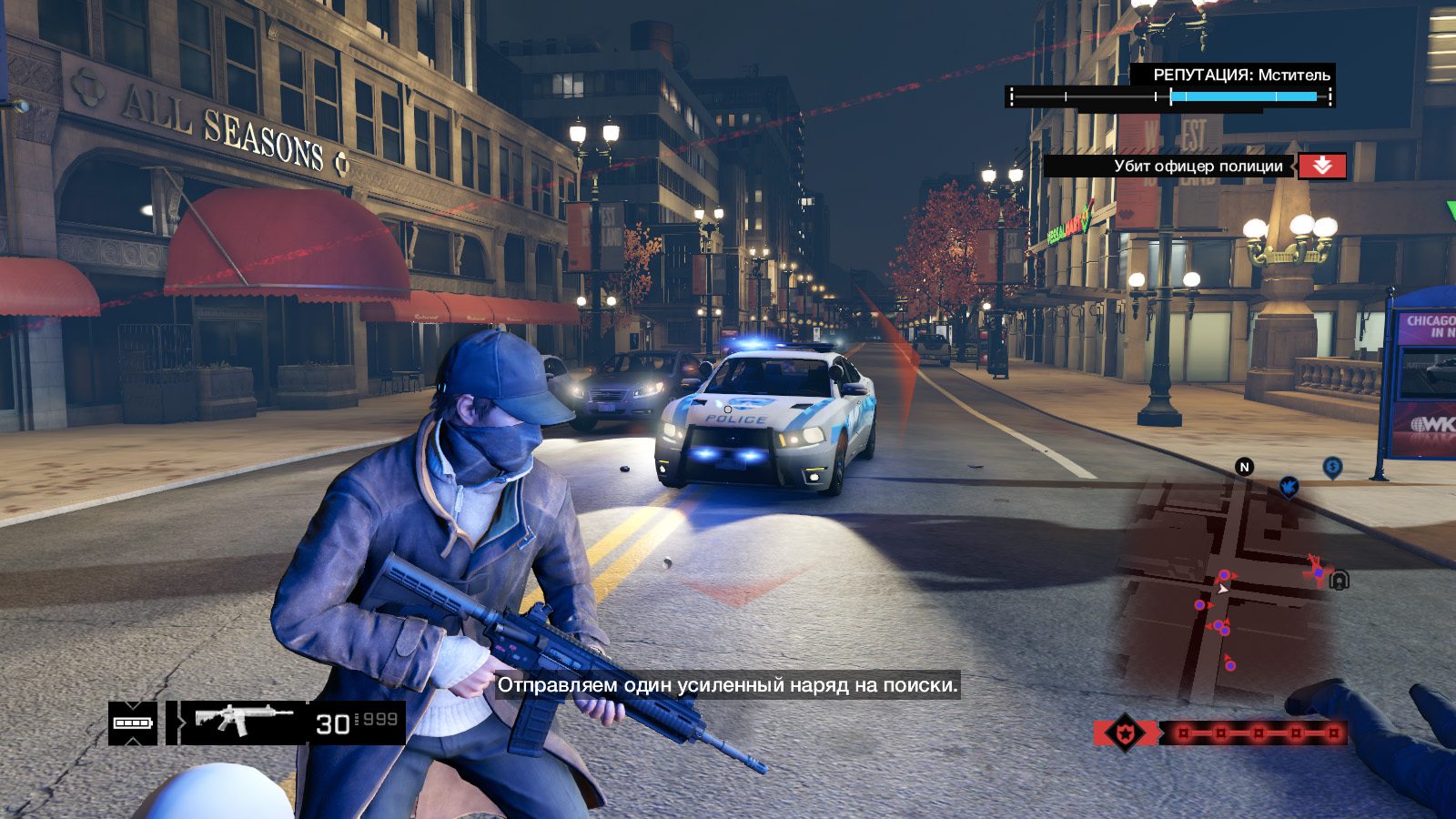Select the dollar sign map marker
This screenshot has width=1456, height=819.
pos(1332,468)
